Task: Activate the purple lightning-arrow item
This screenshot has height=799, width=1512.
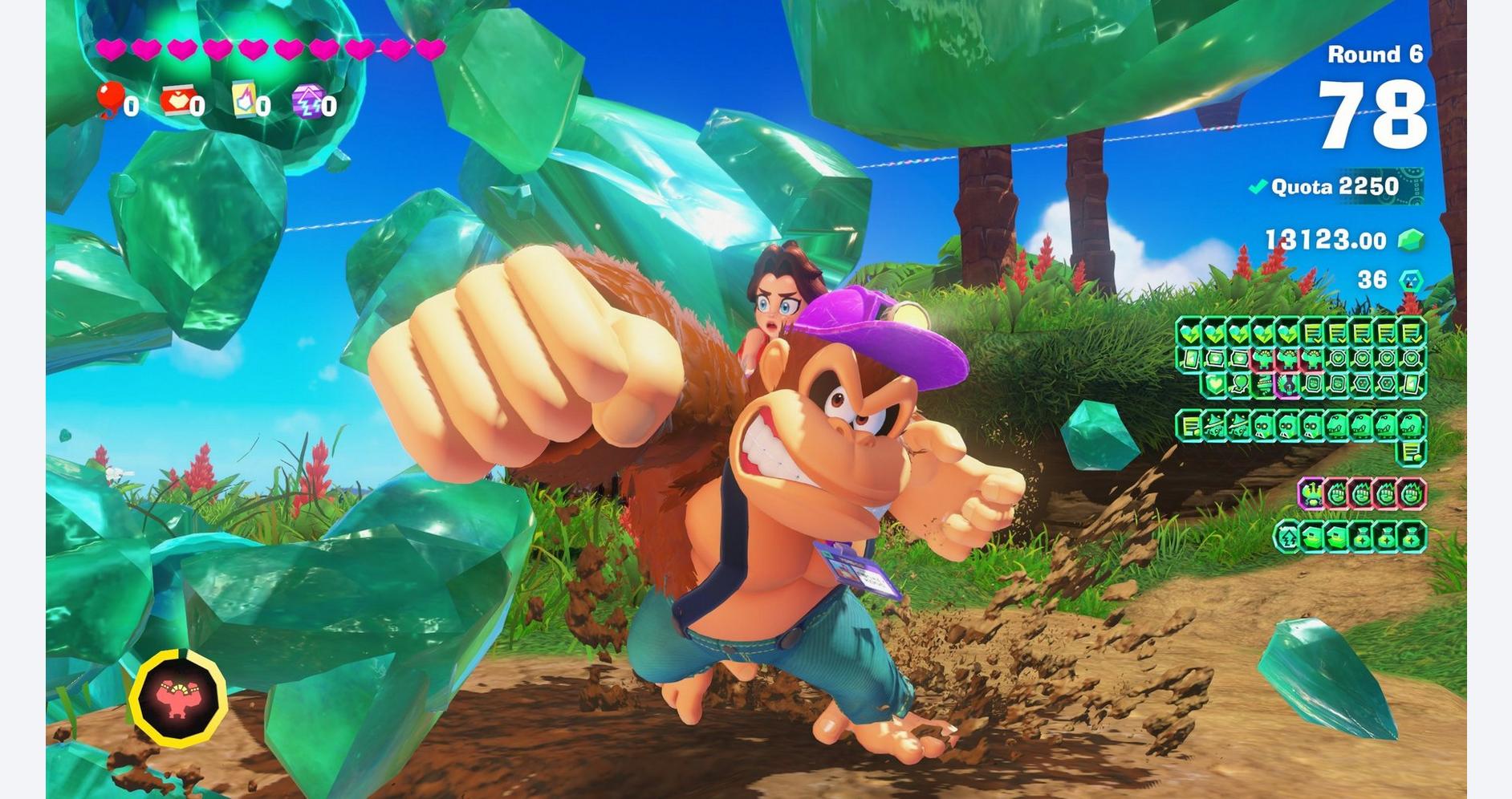Action: [307, 101]
